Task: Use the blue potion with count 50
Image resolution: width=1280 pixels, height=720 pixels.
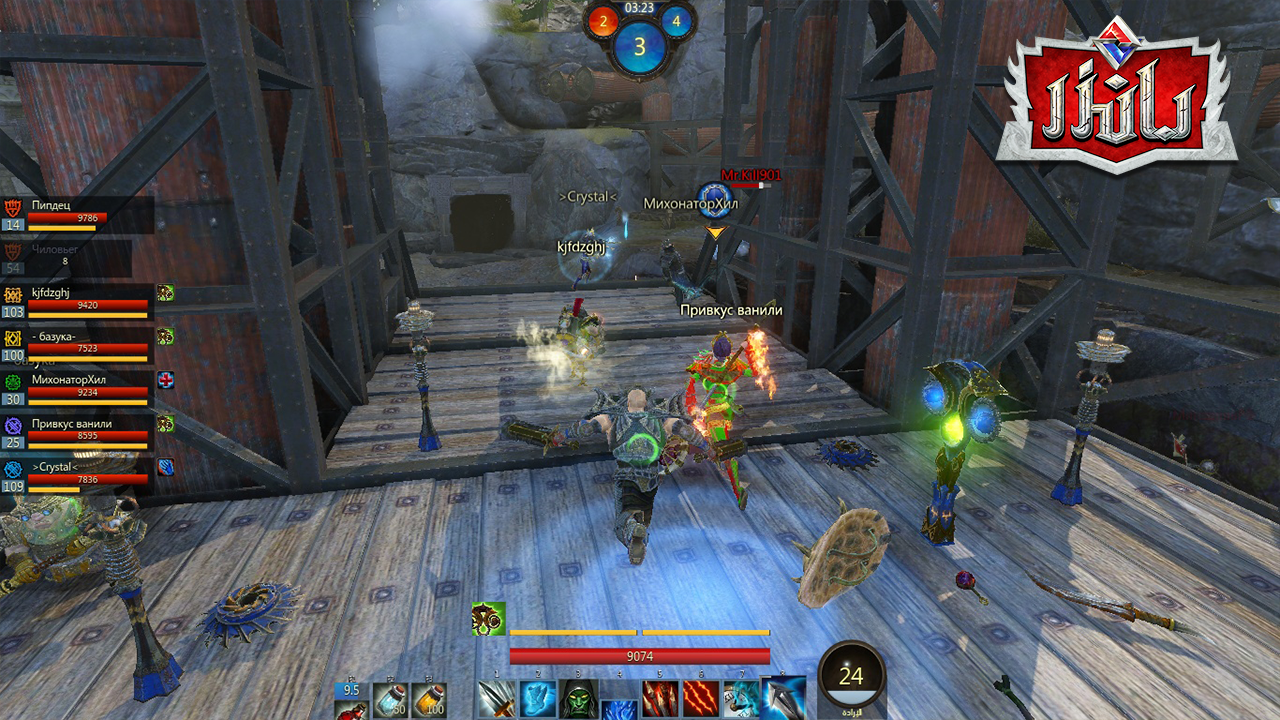Action: (390, 700)
